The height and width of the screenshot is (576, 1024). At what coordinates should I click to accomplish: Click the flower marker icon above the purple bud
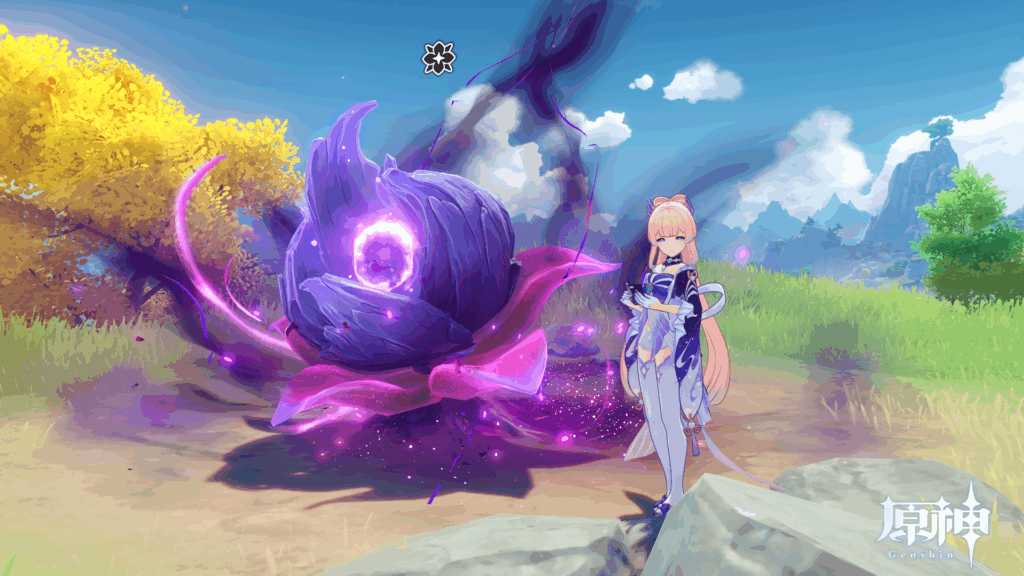click(x=438, y=59)
